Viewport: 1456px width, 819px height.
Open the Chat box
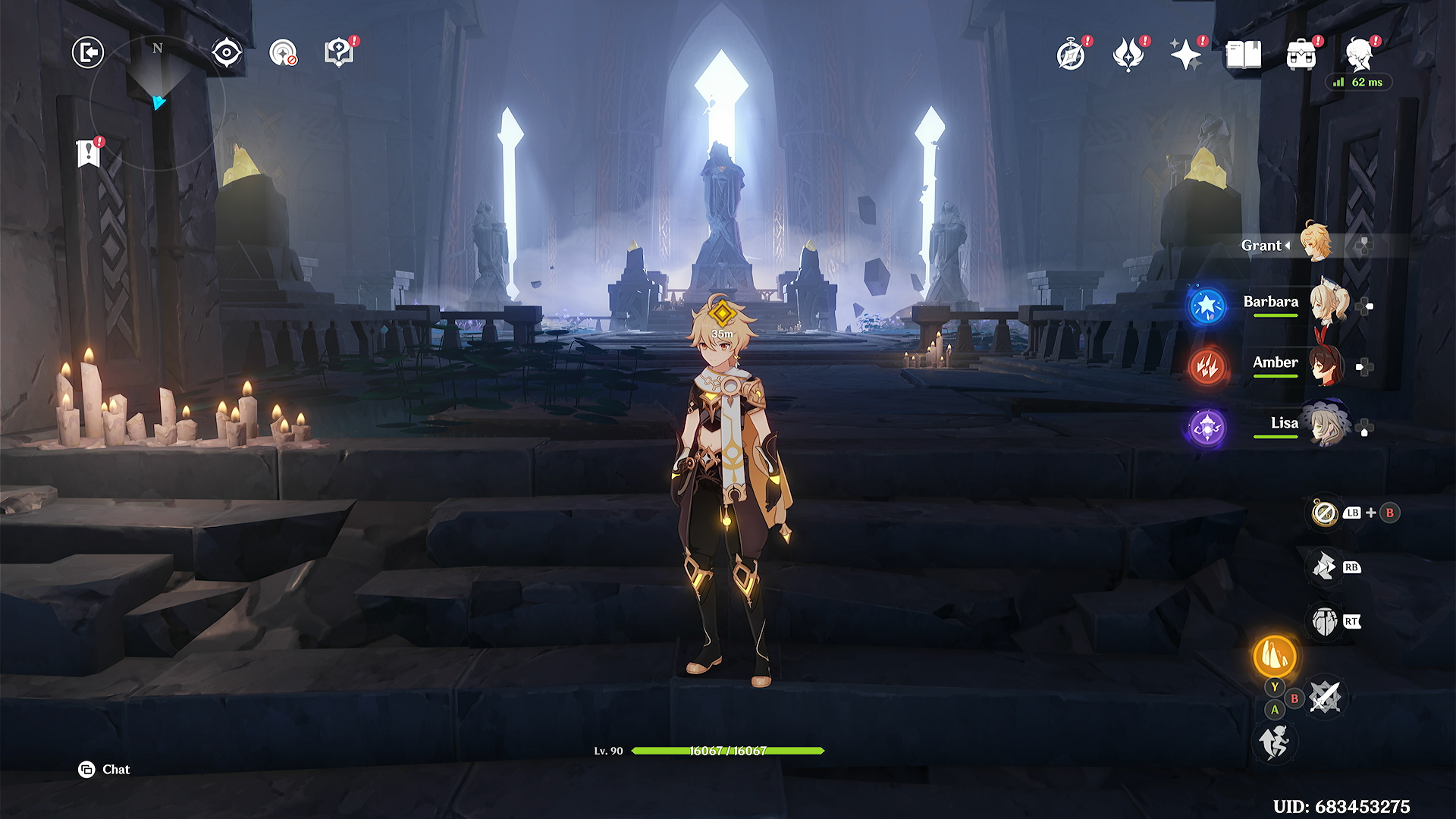105,770
